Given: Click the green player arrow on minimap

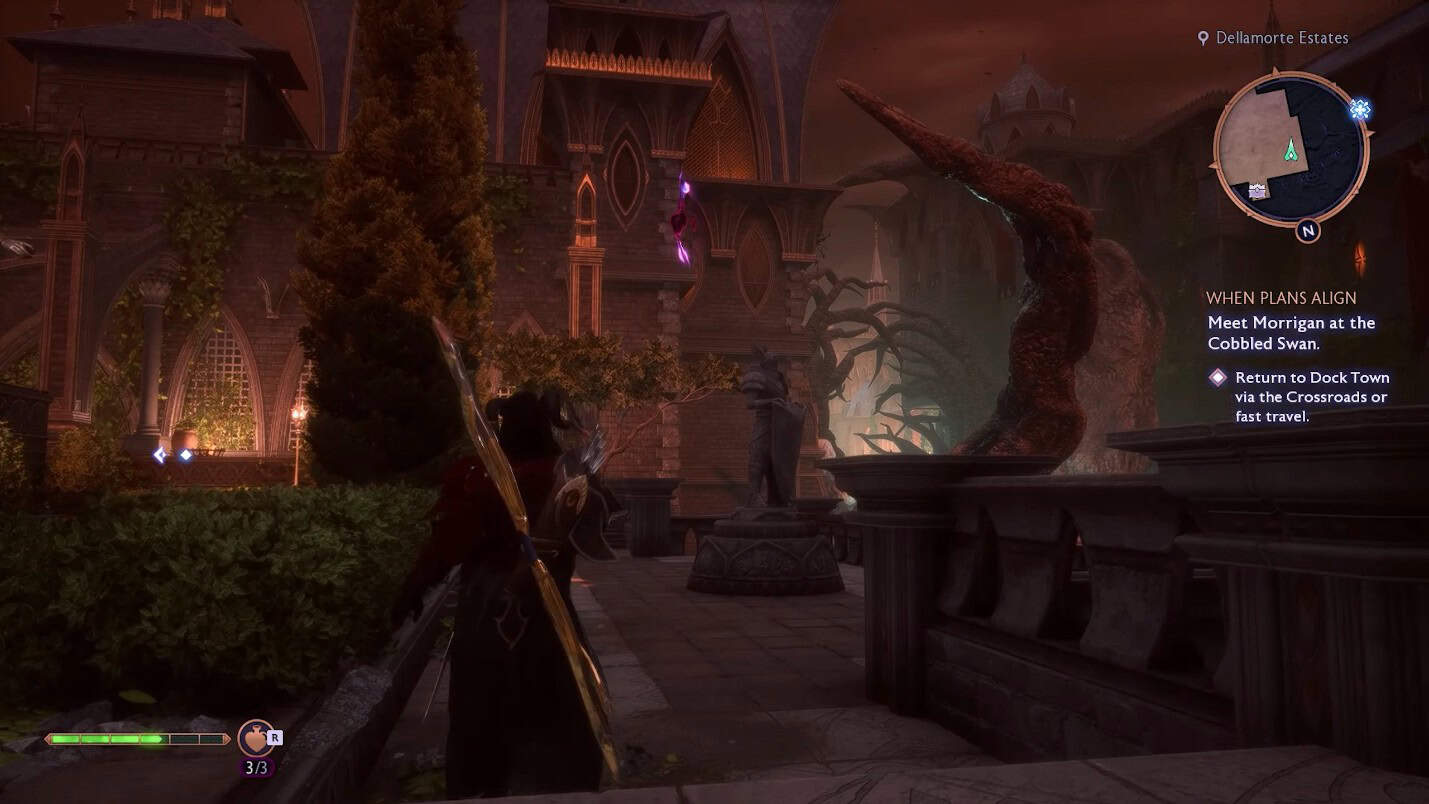Looking at the screenshot, I should [1292, 150].
